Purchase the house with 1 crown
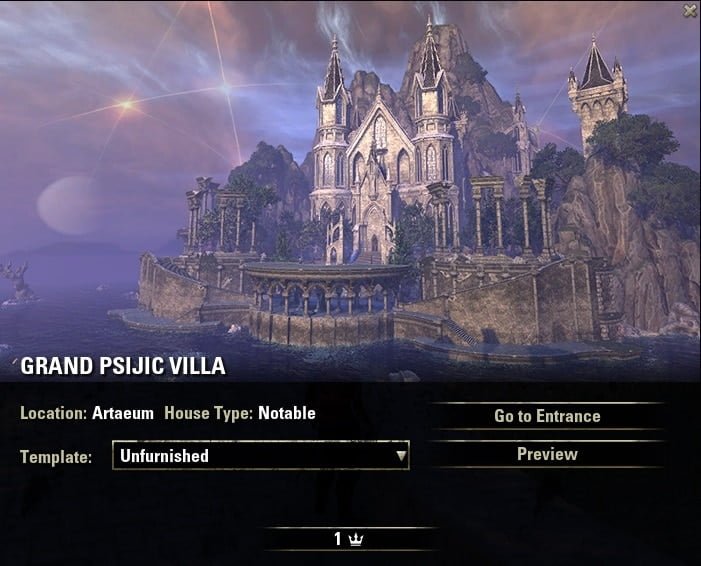The height and width of the screenshot is (566, 701). 348,539
